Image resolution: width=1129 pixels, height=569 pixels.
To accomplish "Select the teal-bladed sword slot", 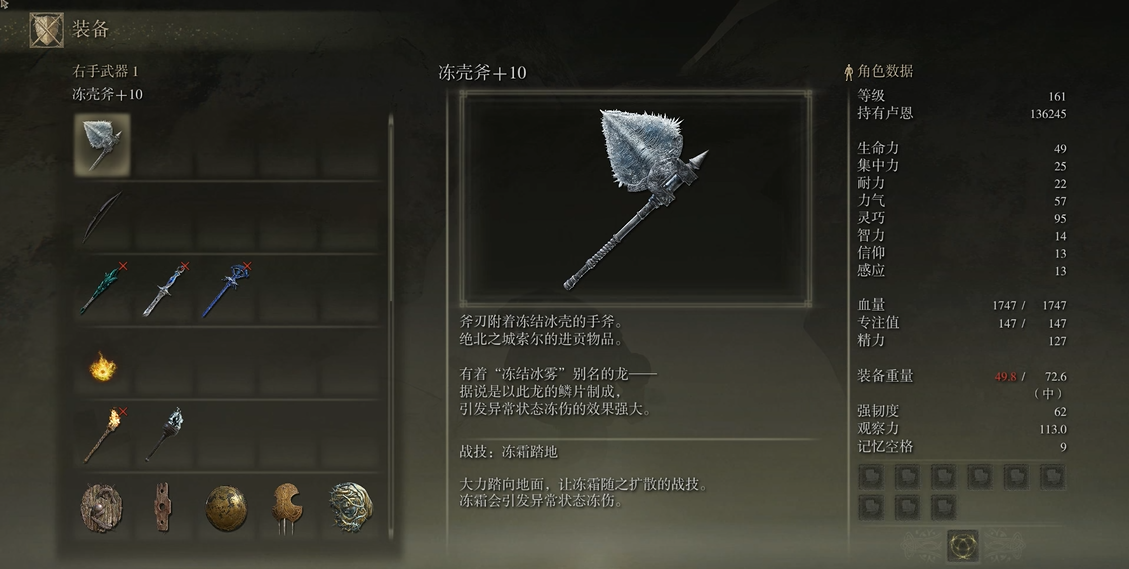I will (102, 289).
